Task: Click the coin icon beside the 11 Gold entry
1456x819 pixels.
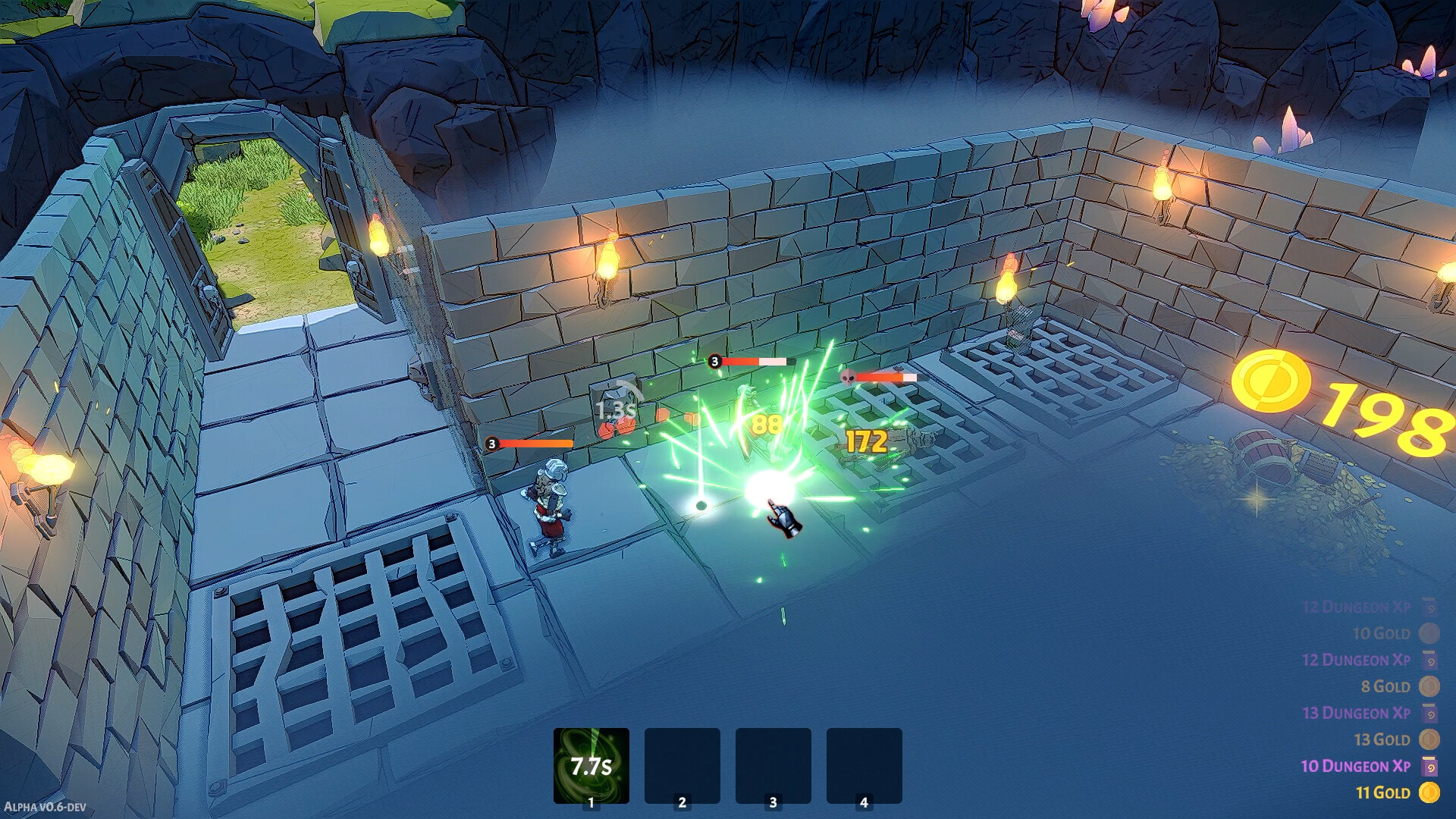Action: click(1428, 791)
